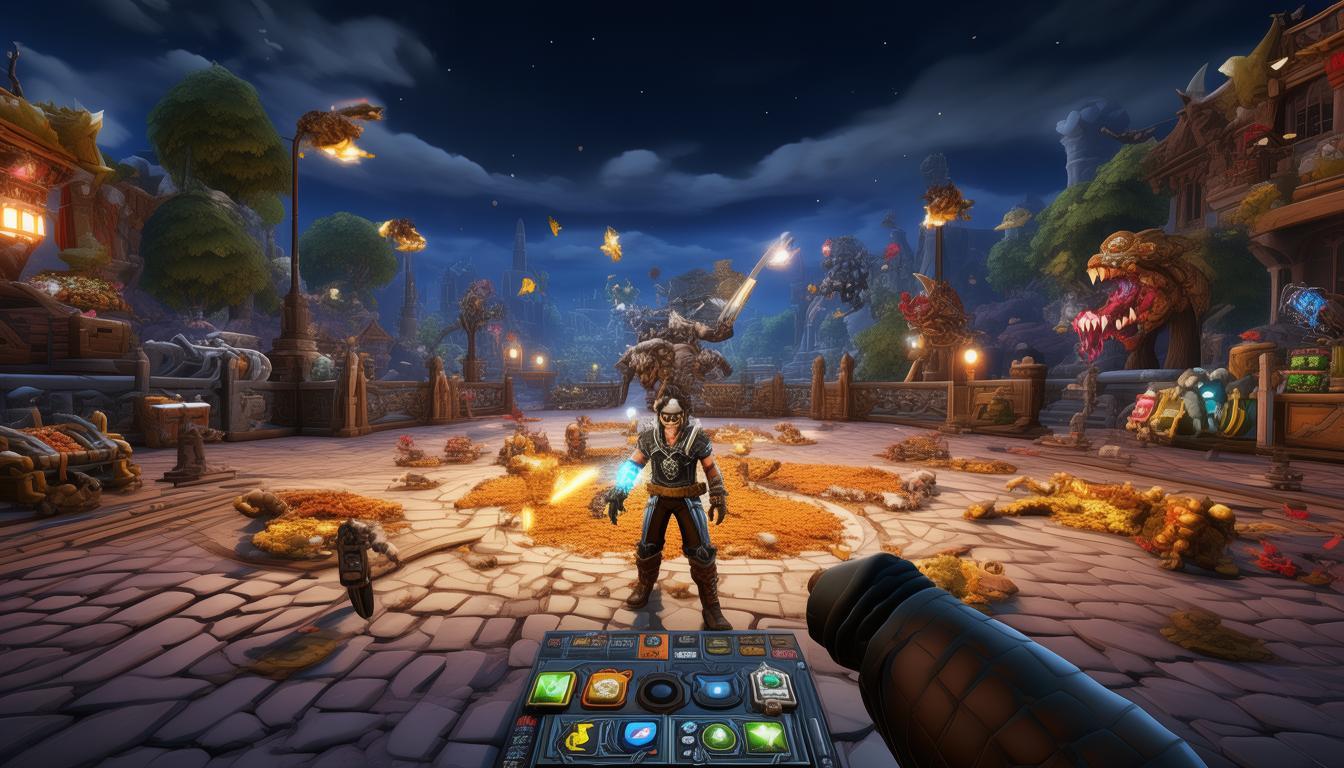Use the yellow creature ability icon
The image size is (1344, 768).
[x=578, y=737]
